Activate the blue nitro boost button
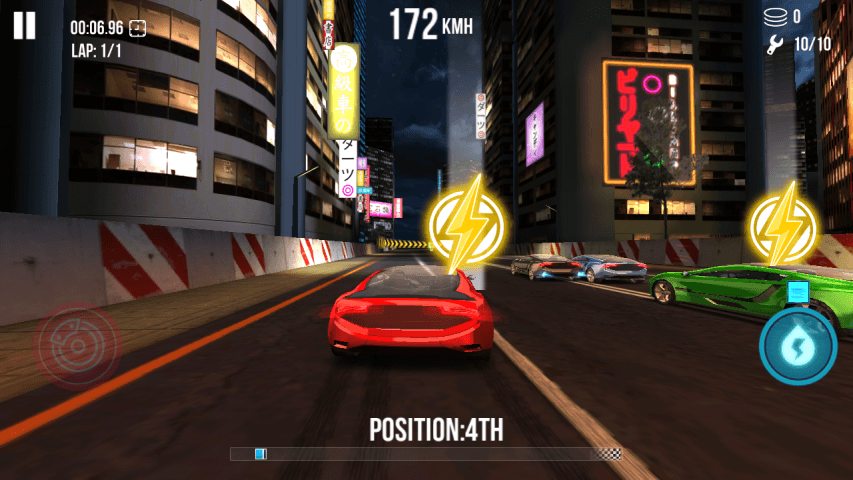The image size is (853, 480). (x=797, y=345)
